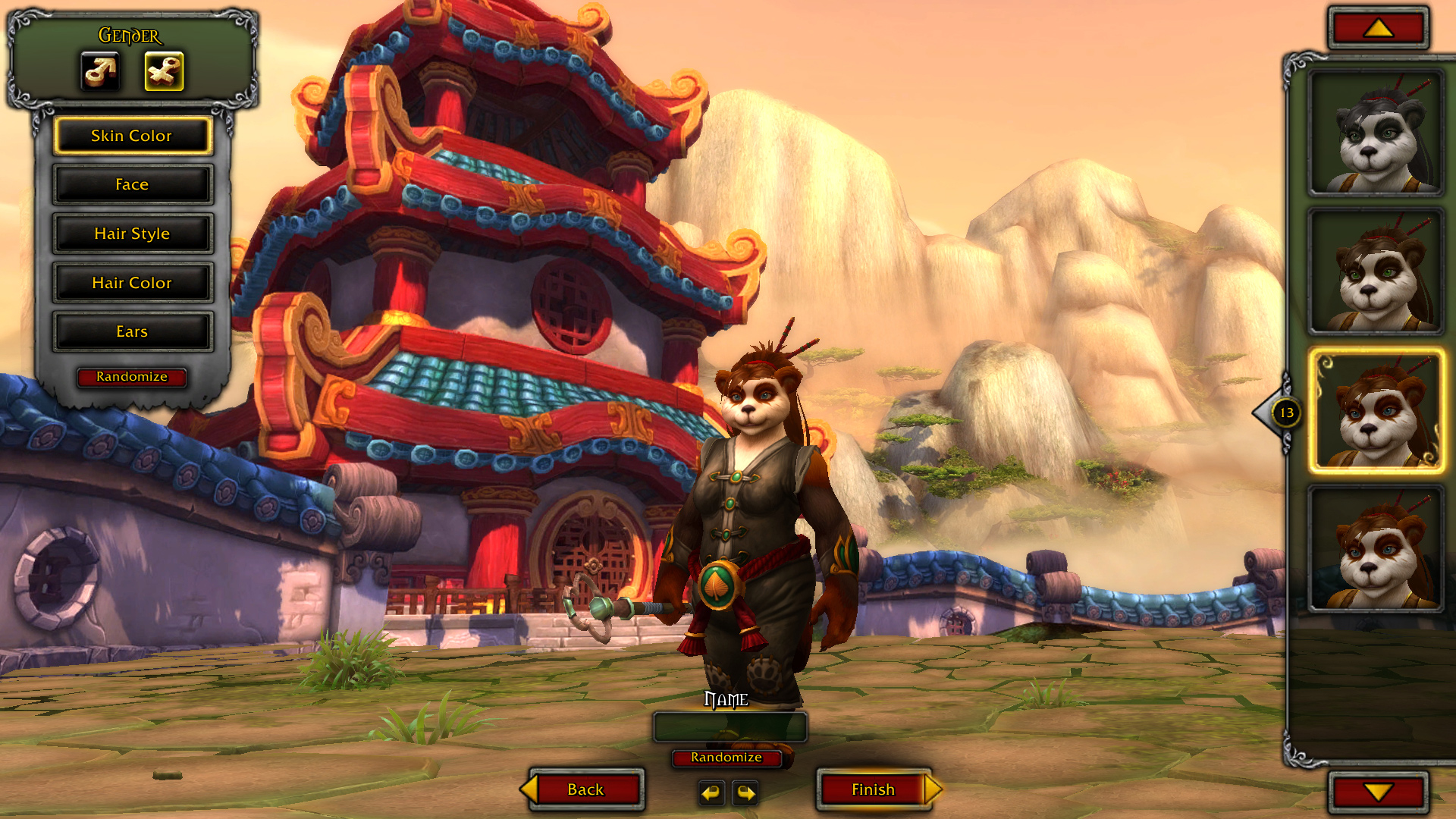The image size is (1456, 819).
Task: Select the female gender icon
Action: pos(164,71)
